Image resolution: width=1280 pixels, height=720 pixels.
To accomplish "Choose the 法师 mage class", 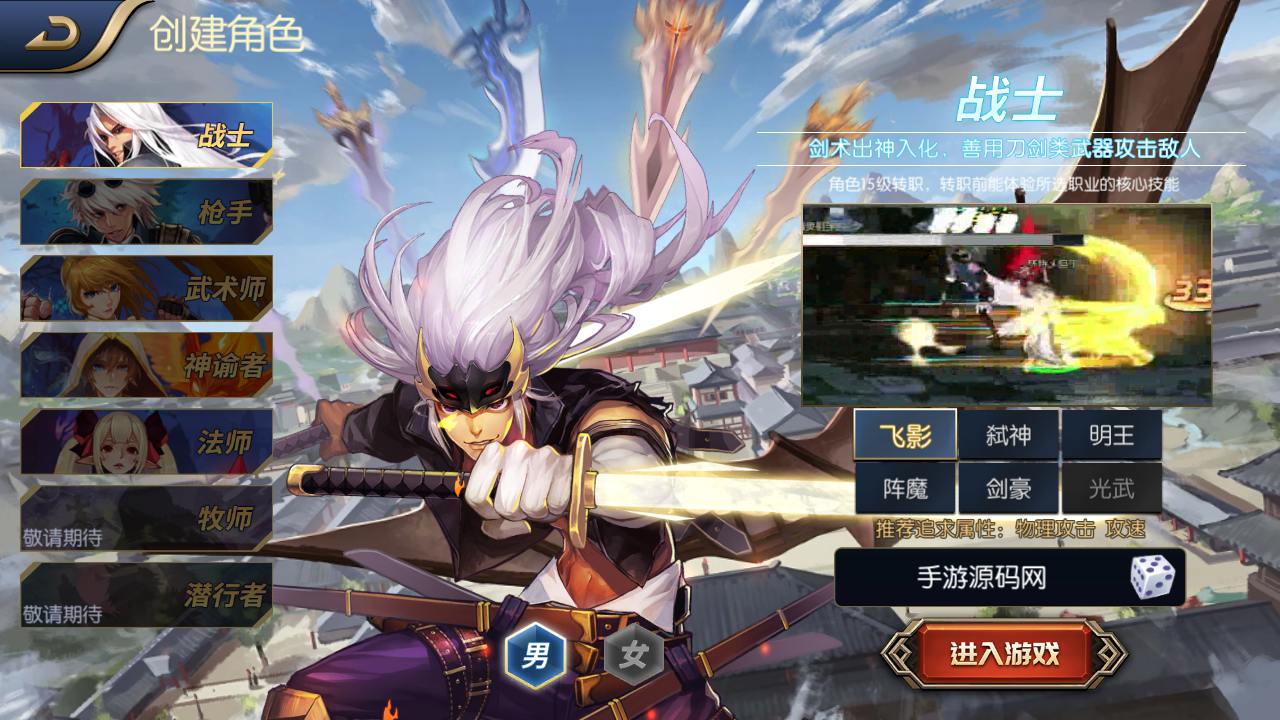I will 146,441.
